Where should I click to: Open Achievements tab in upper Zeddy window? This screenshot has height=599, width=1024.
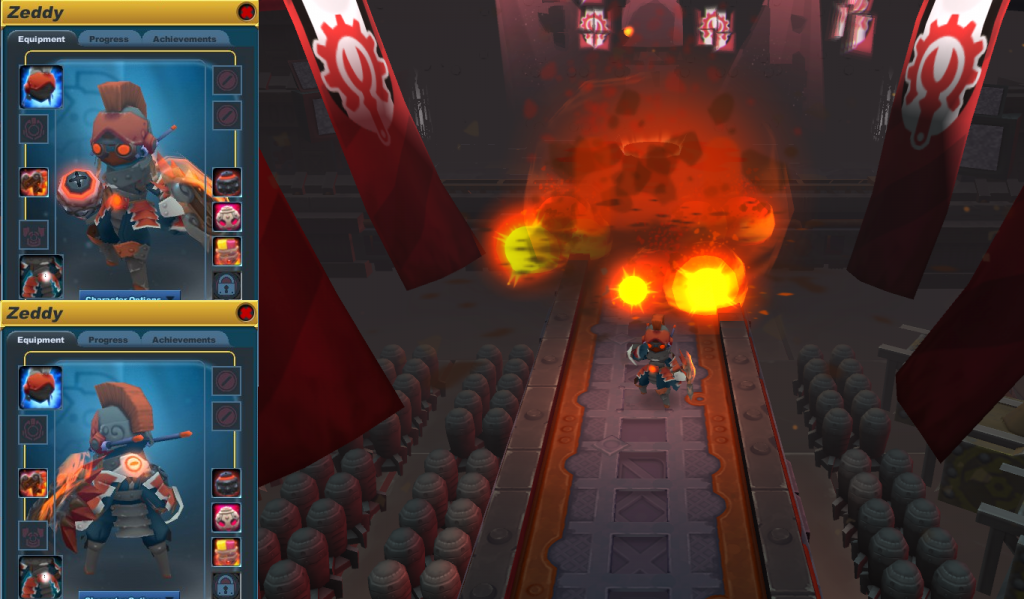point(184,39)
